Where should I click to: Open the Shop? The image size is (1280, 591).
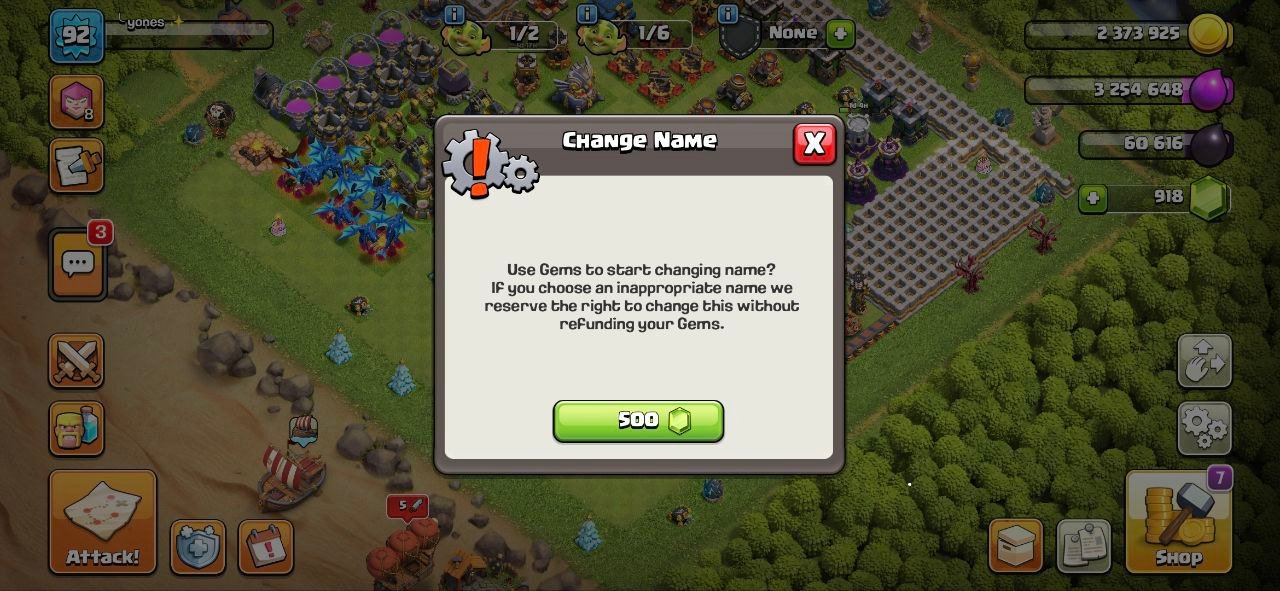(x=1178, y=522)
